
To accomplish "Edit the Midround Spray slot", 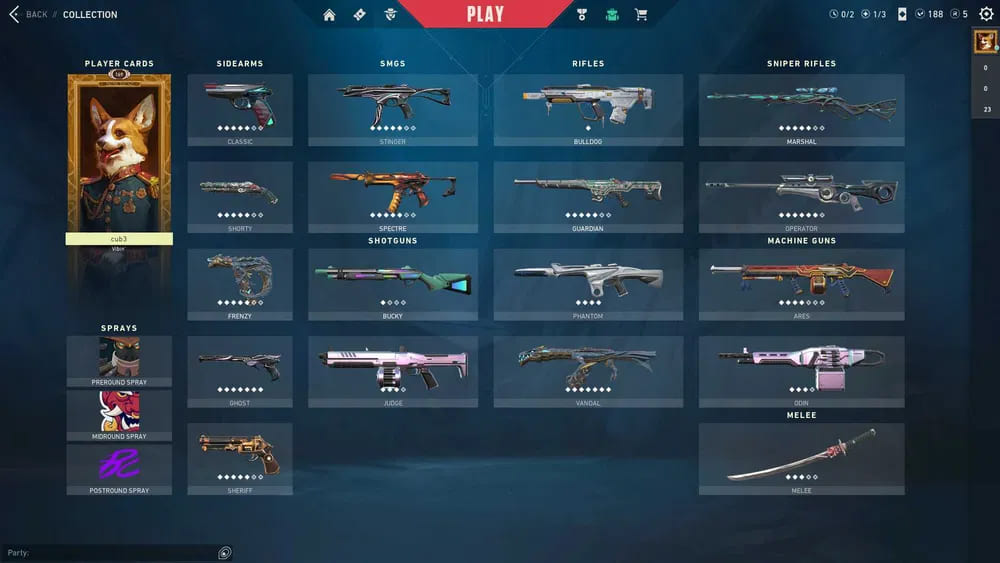I will 119,414.
